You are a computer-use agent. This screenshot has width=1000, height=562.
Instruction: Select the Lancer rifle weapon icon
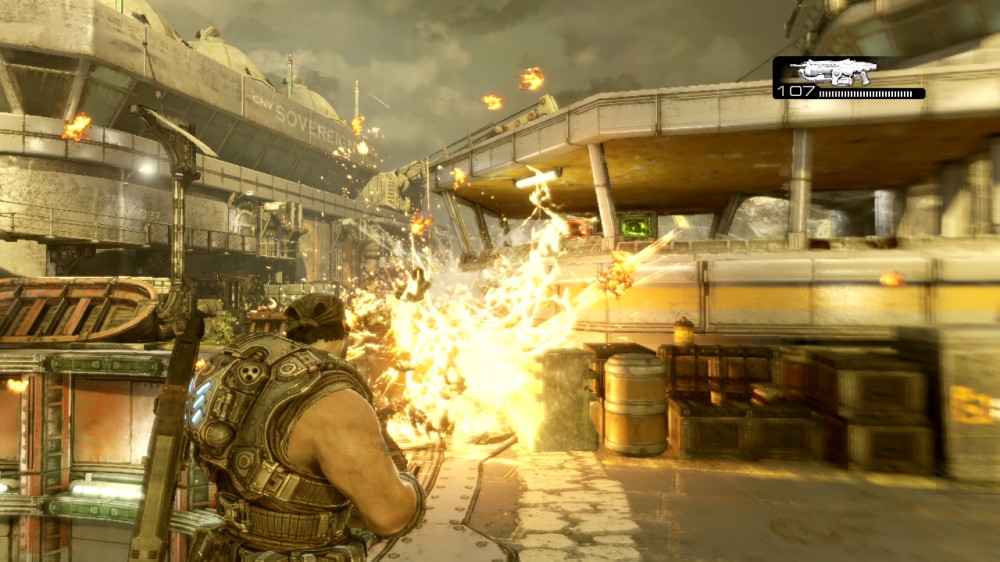[832, 71]
